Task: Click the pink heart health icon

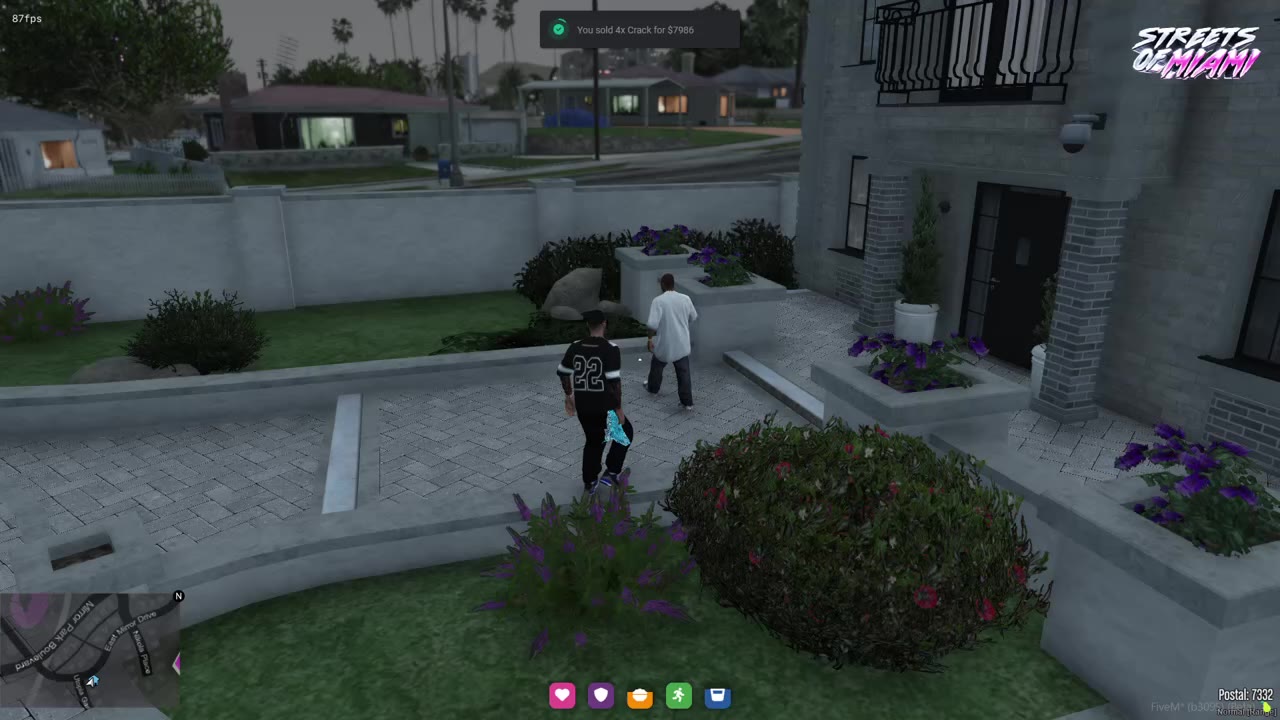Action: point(562,696)
